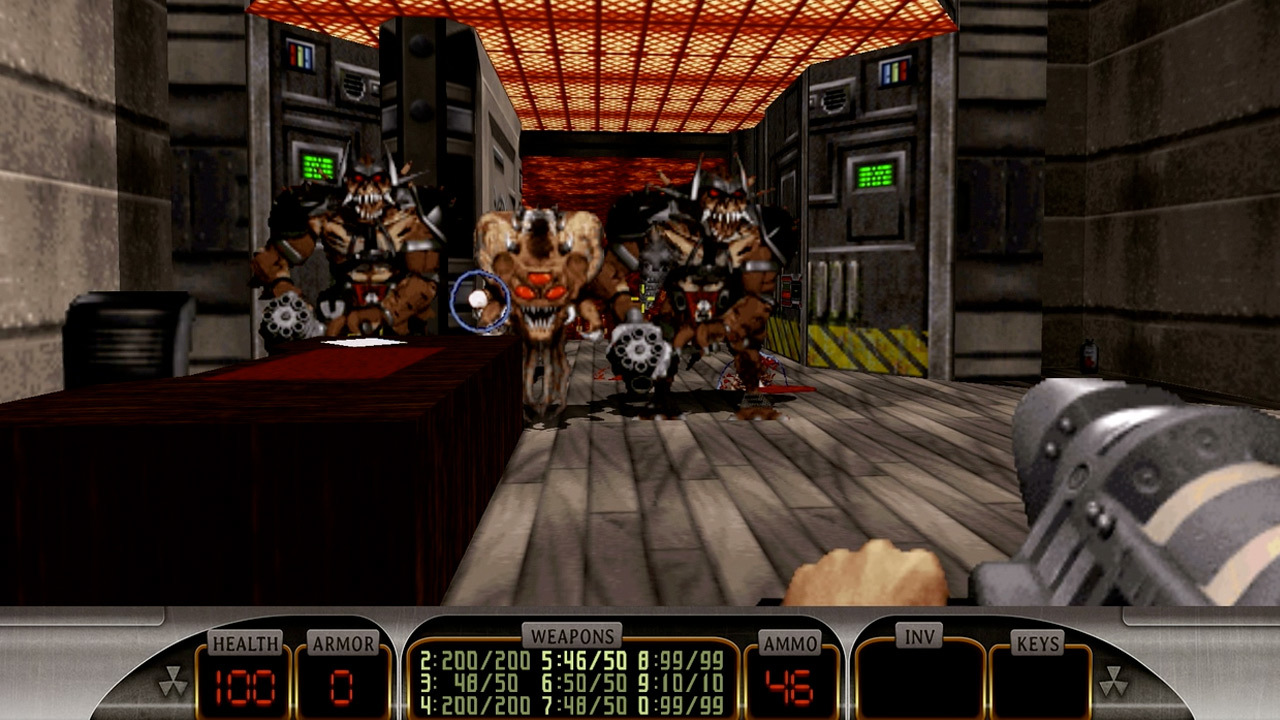Click the colored striped swatch panel near ceiling
This screenshot has height=720, width=1280.
[895, 72]
